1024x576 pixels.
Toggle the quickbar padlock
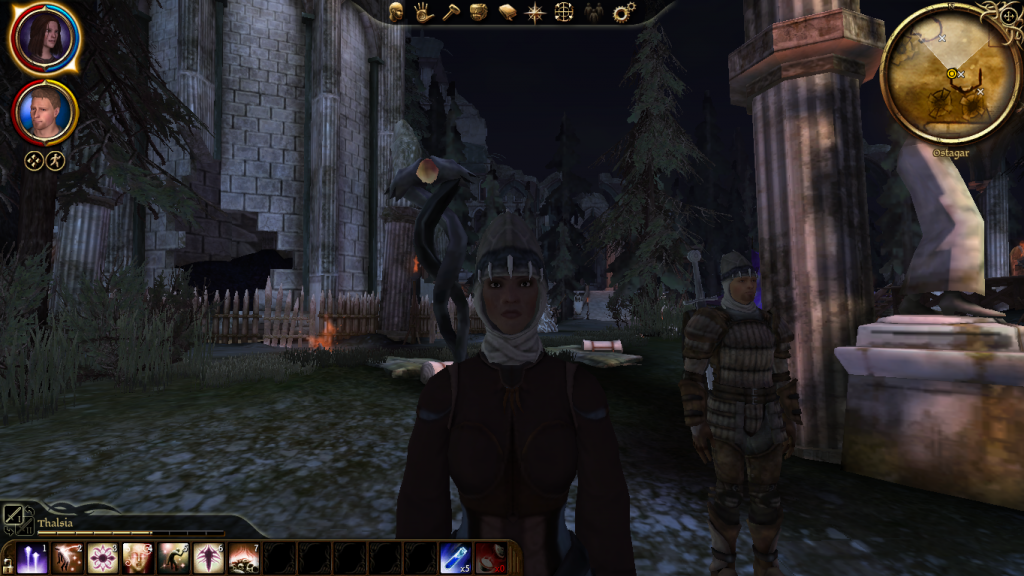tap(8, 566)
